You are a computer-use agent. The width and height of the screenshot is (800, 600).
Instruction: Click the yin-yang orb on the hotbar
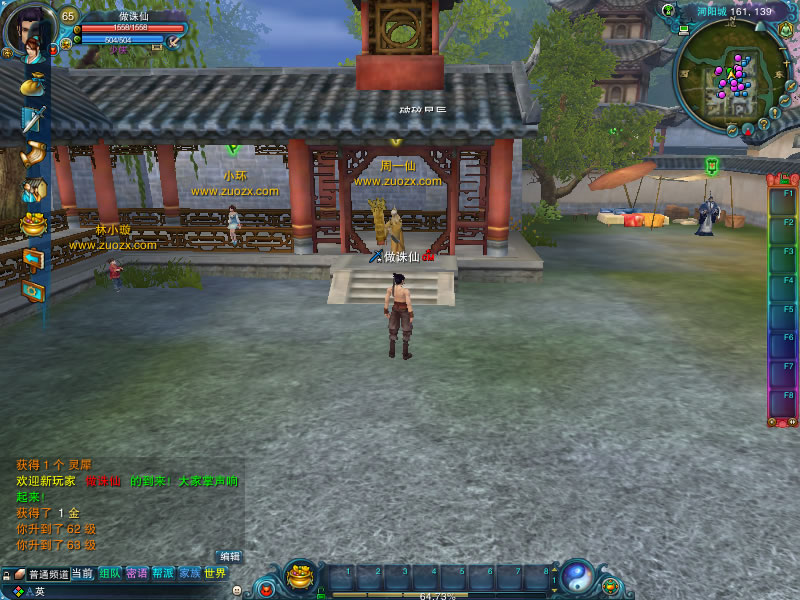click(577, 577)
